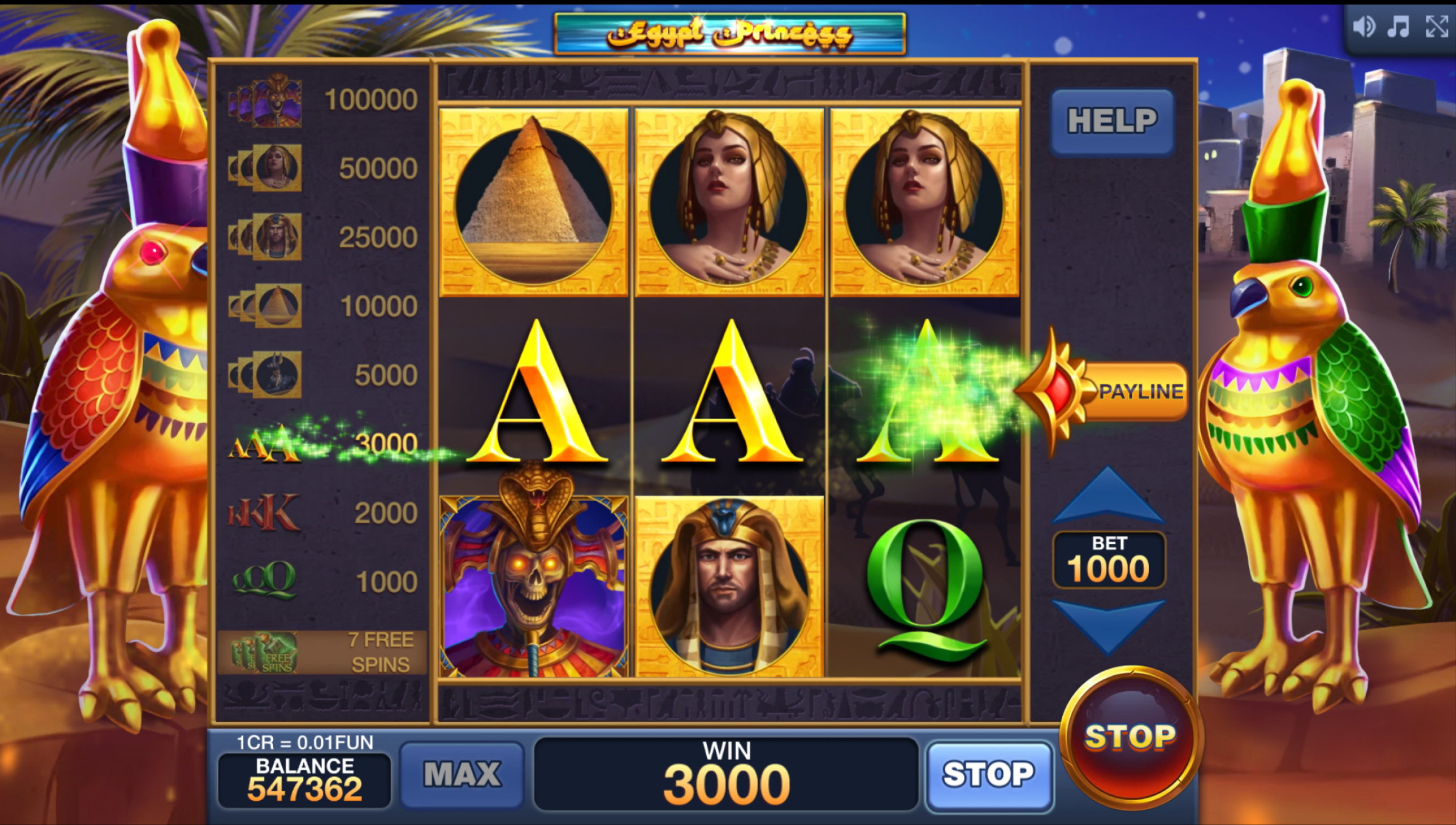Set the bet to MAX

[462, 775]
